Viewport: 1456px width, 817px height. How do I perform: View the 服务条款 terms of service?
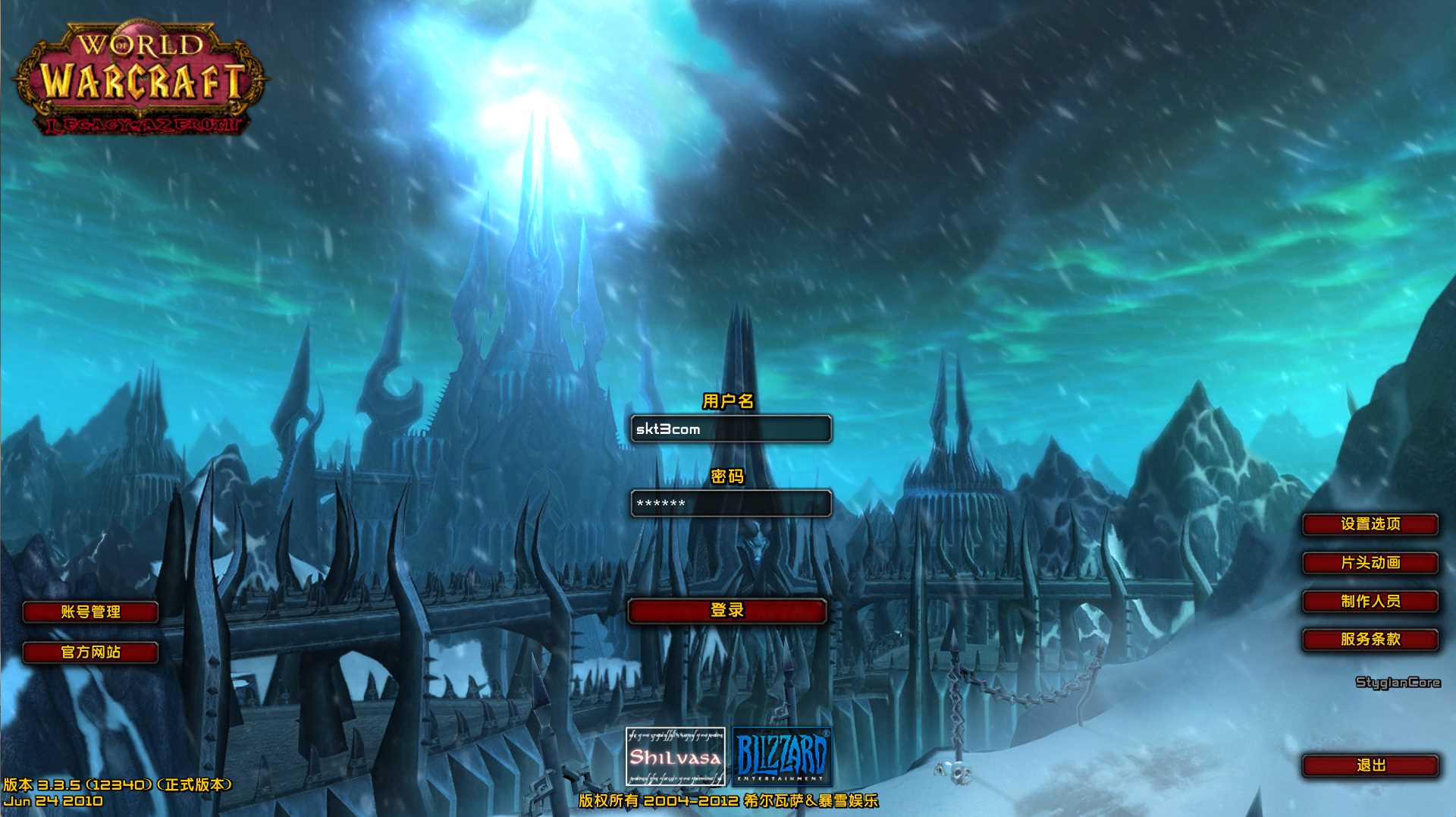tap(1370, 639)
